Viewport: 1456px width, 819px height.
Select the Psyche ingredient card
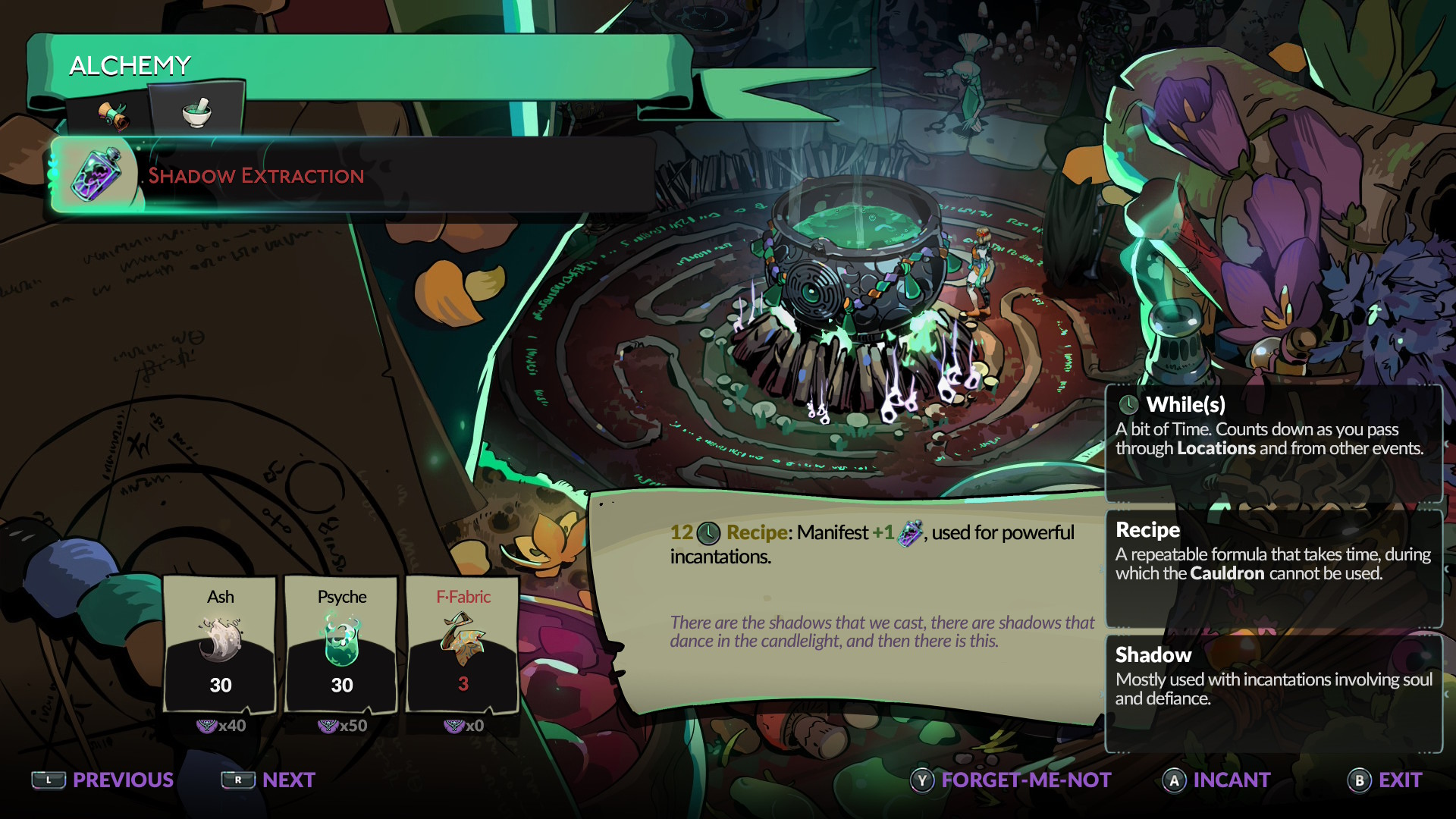(x=342, y=645)
